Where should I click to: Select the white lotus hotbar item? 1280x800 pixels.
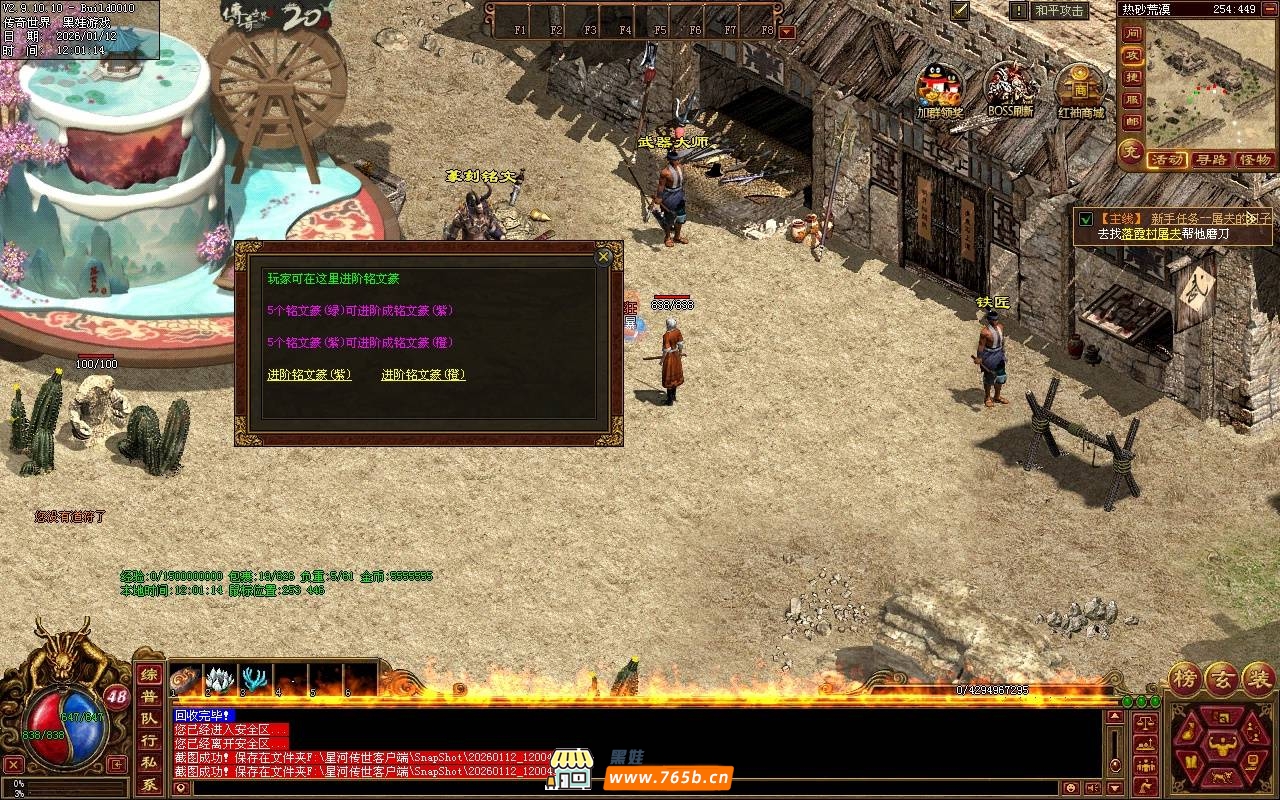[x=220, y=679]
